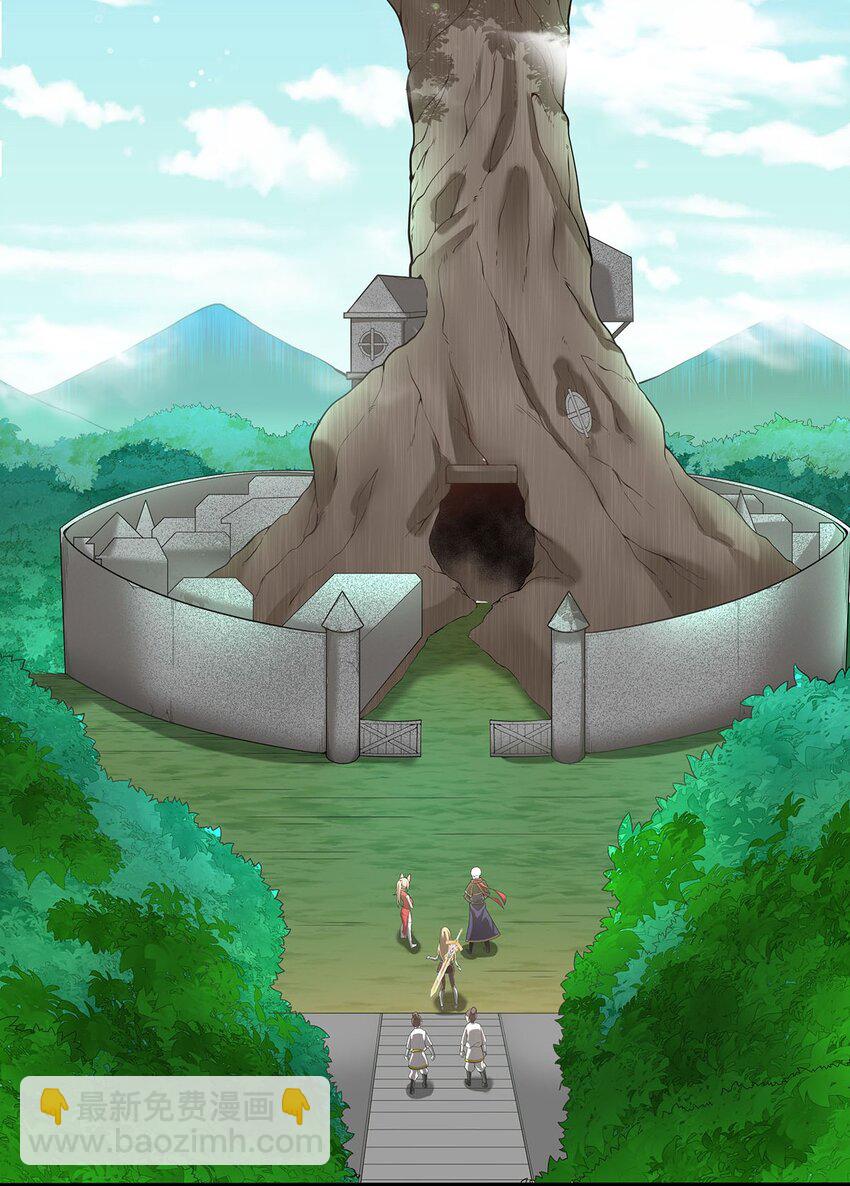The image size is (850, 1186).
Task: Open the baozimh.com watermark banner link
Action: click(x=175, y=1121)
